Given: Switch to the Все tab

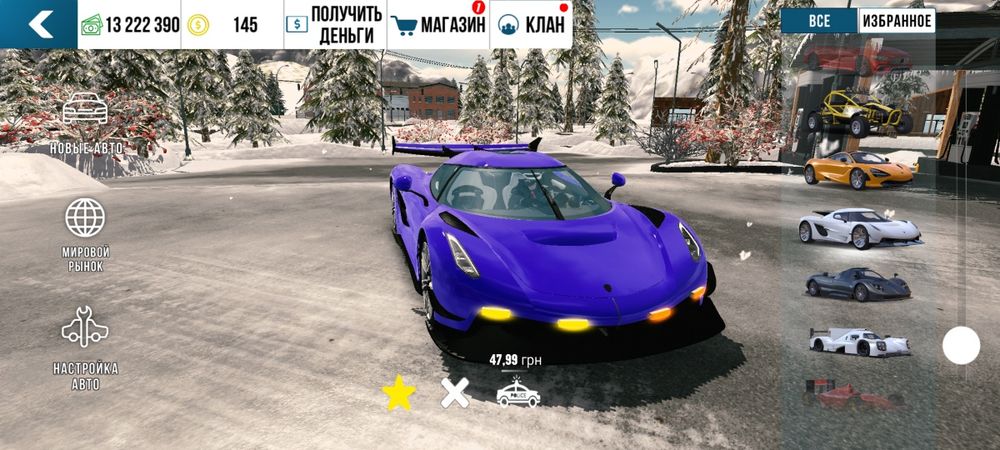Looking at the screenshot, I should click(x=819, y=21).
